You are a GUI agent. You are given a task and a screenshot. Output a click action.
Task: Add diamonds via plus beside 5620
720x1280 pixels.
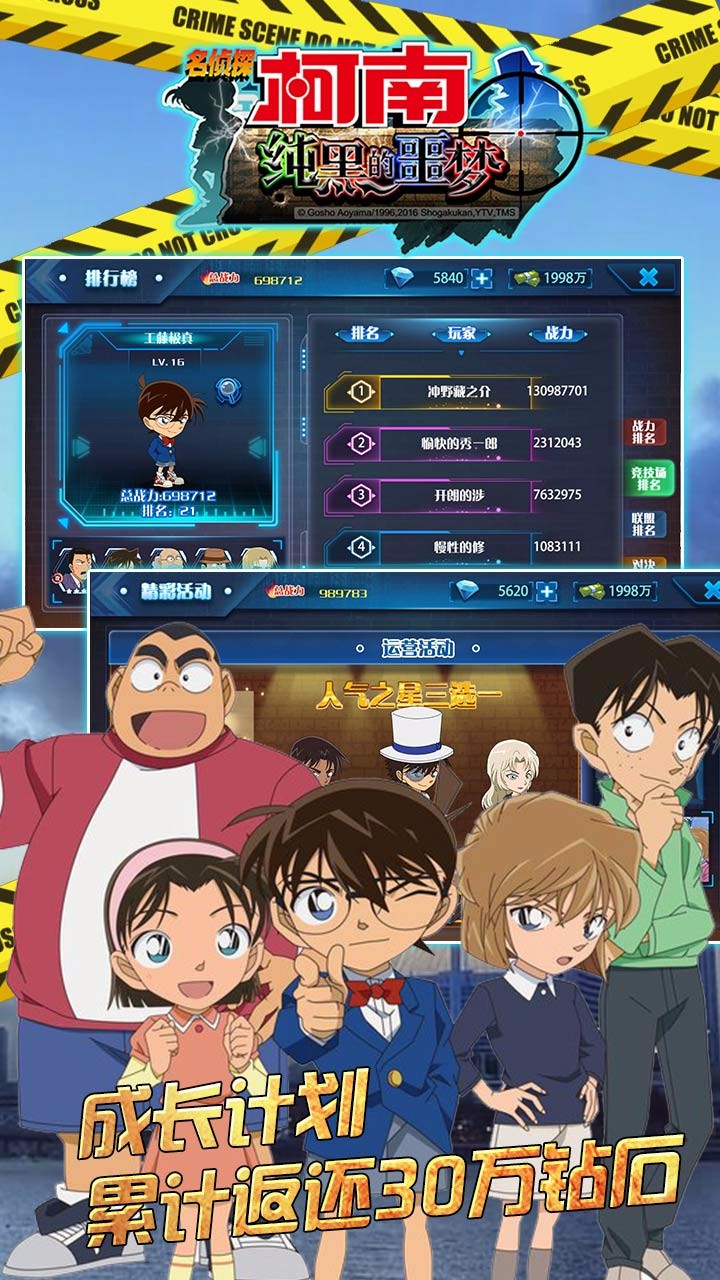point(546,591)
